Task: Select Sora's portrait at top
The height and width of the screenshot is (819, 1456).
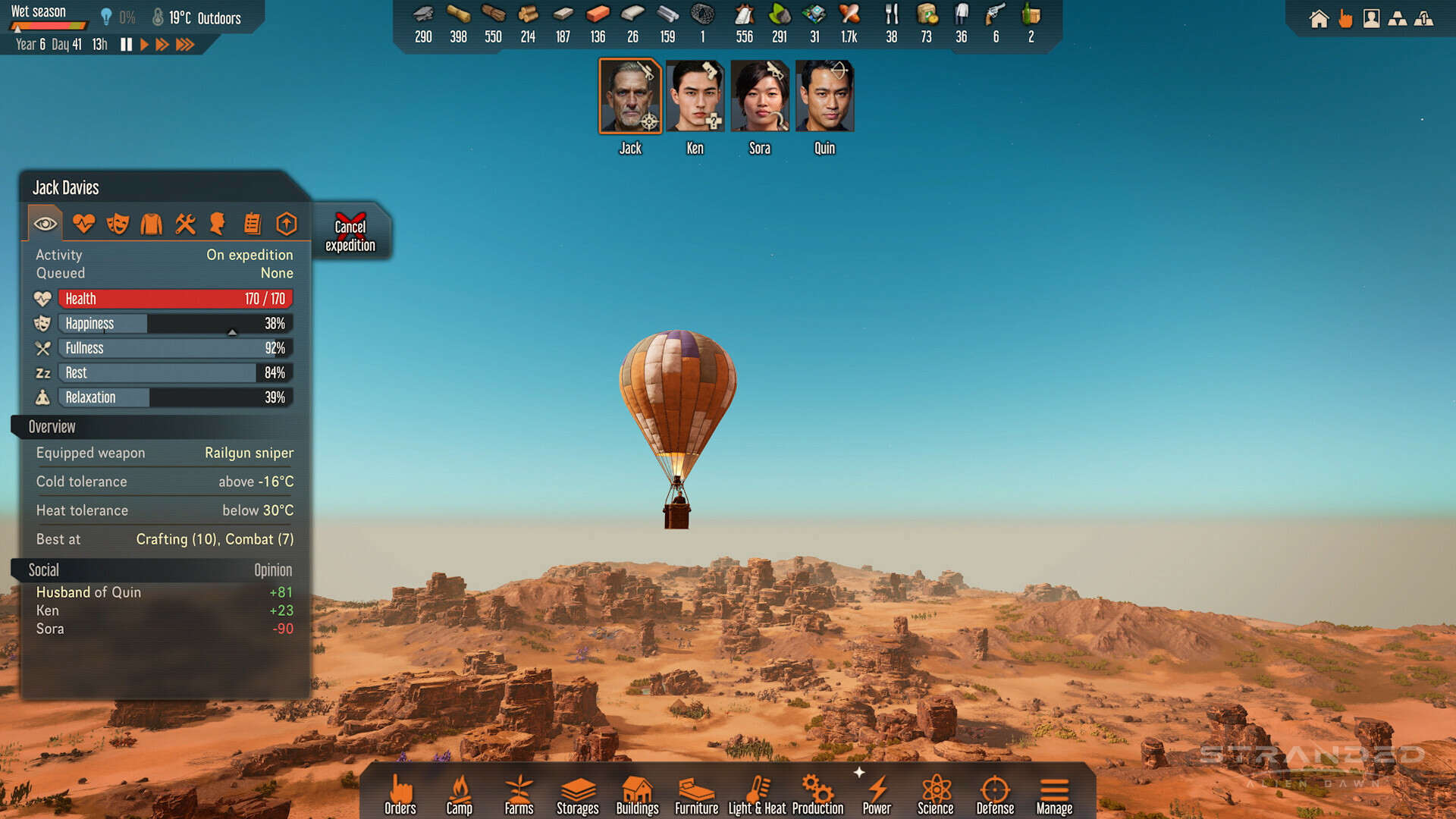Action: pos(759,94)
